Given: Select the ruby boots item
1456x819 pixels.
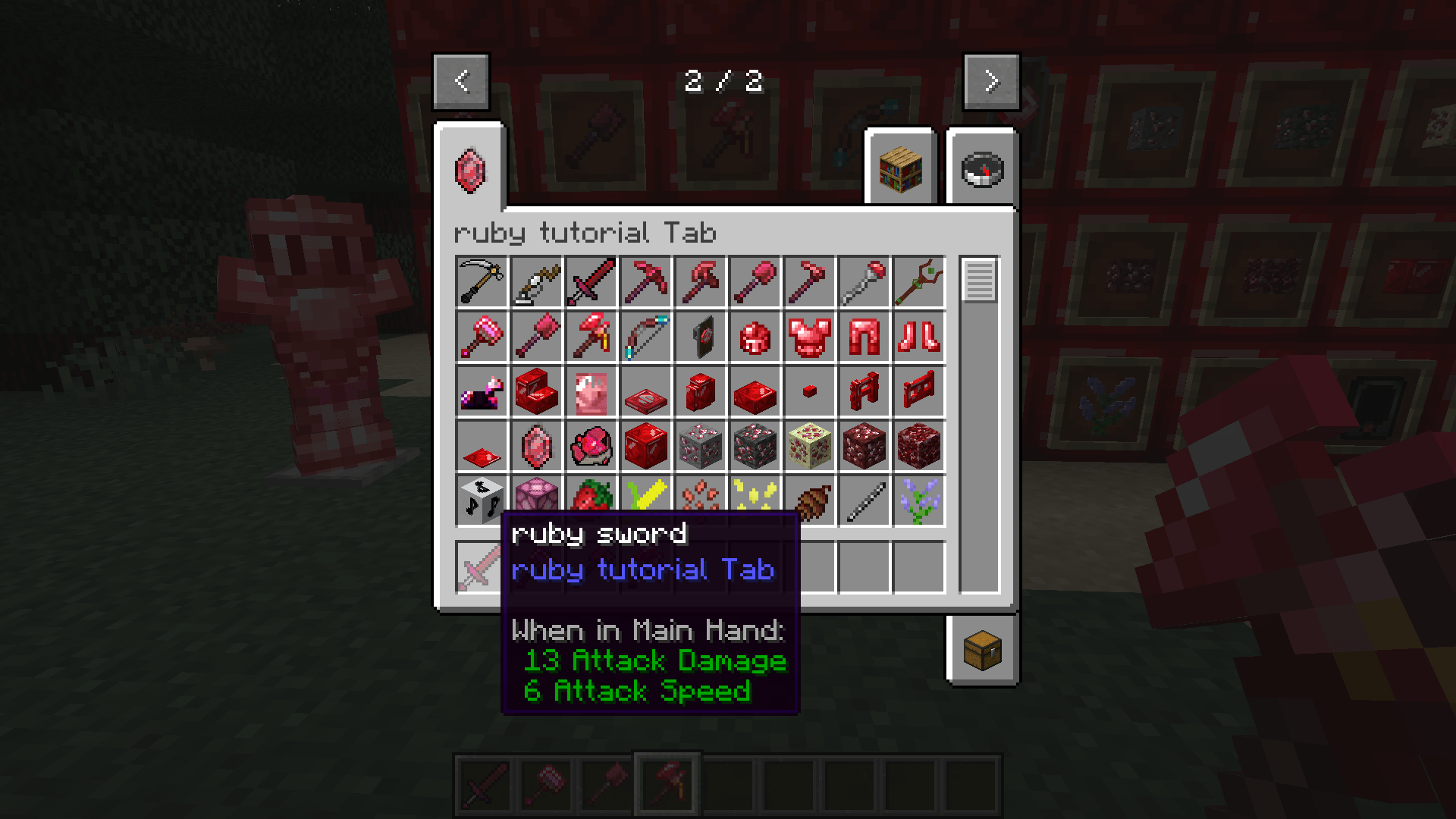Looking at the screenshot, I should (918, 337).
